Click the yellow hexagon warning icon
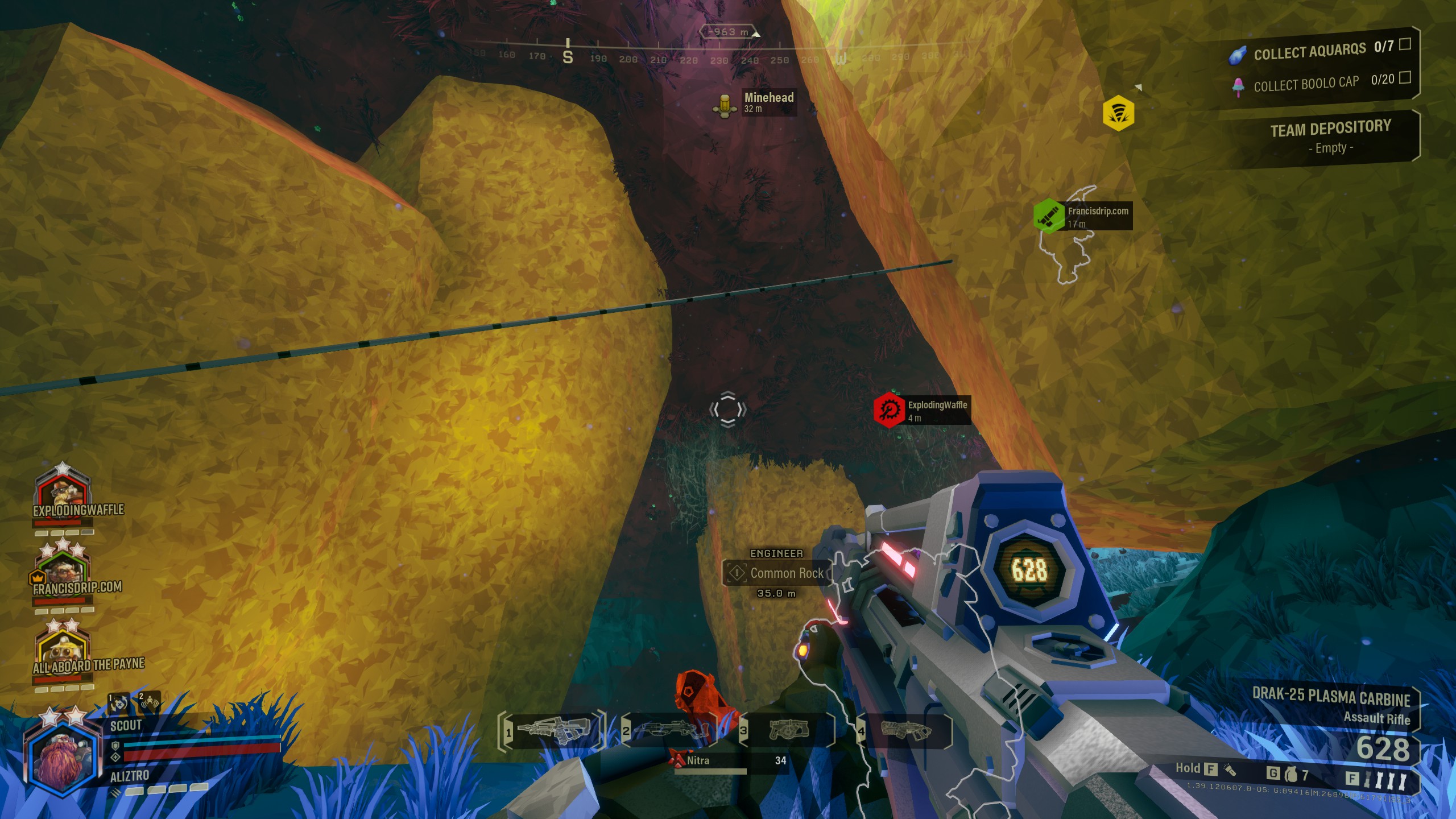Screen dimensions: 1456x819 tap(1118, 113)
